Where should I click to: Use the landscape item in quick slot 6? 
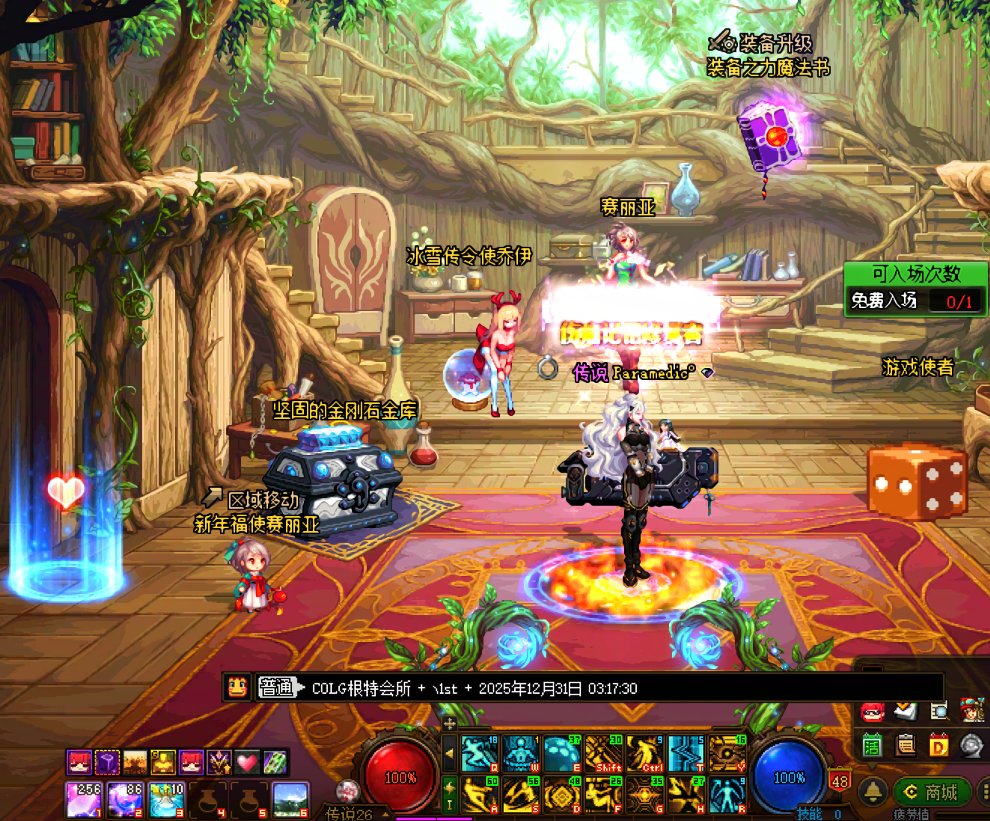tap(290, 799)
